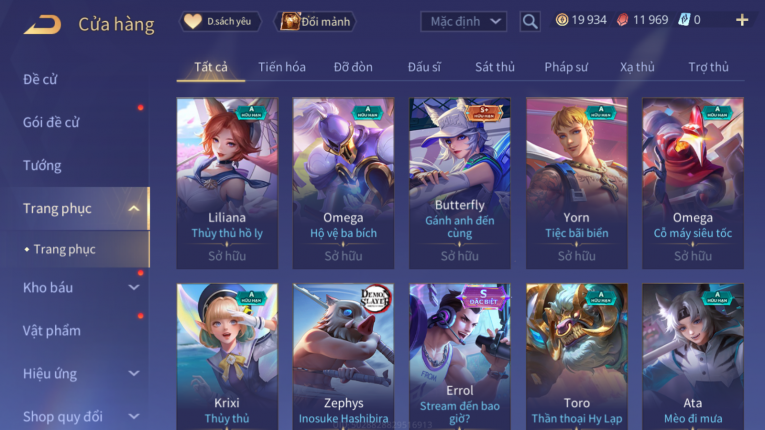Go back using the top-left arrow

click(42, 23)
